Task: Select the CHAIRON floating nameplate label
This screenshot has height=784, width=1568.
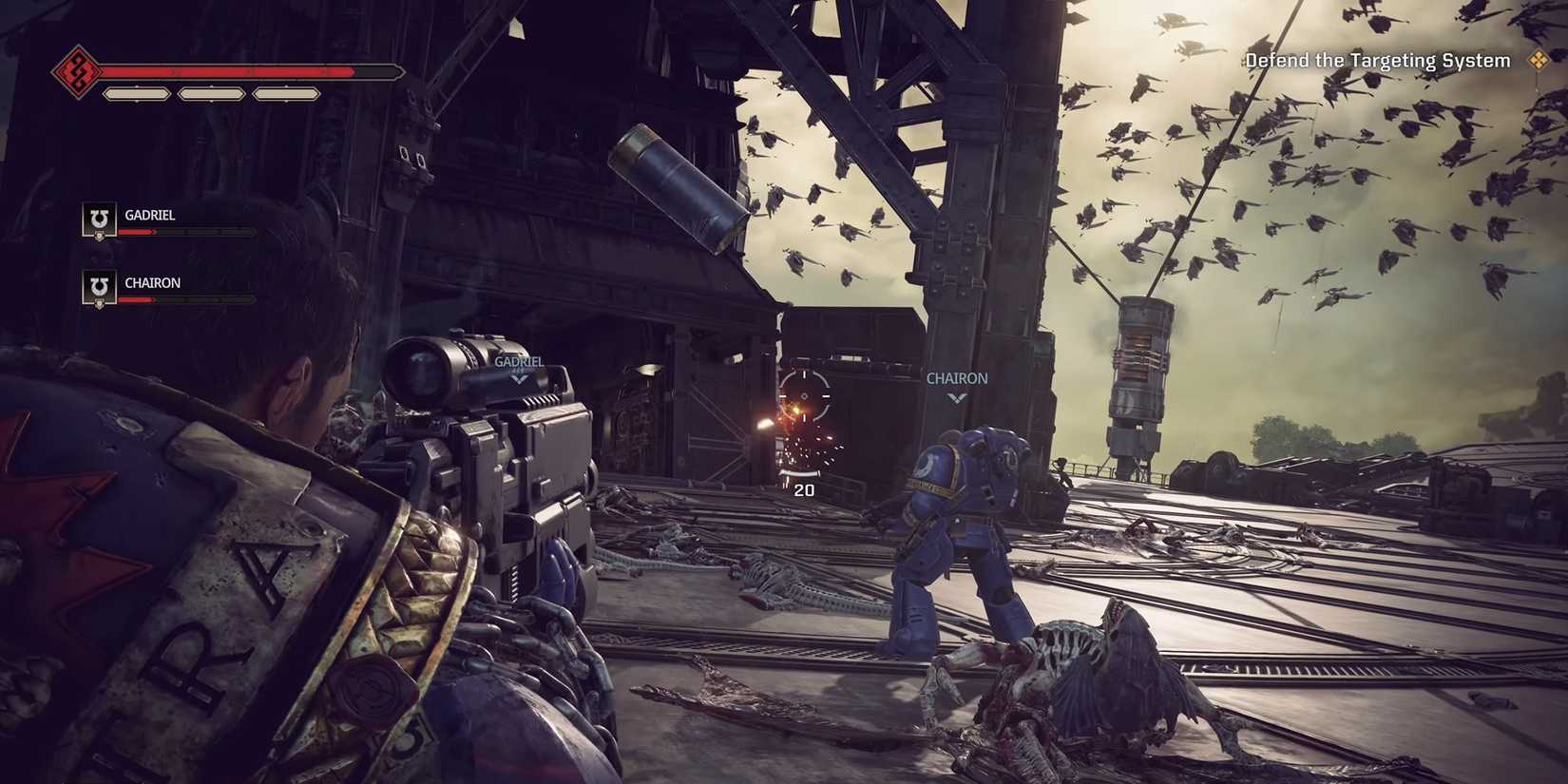Action: coord(956,377)
